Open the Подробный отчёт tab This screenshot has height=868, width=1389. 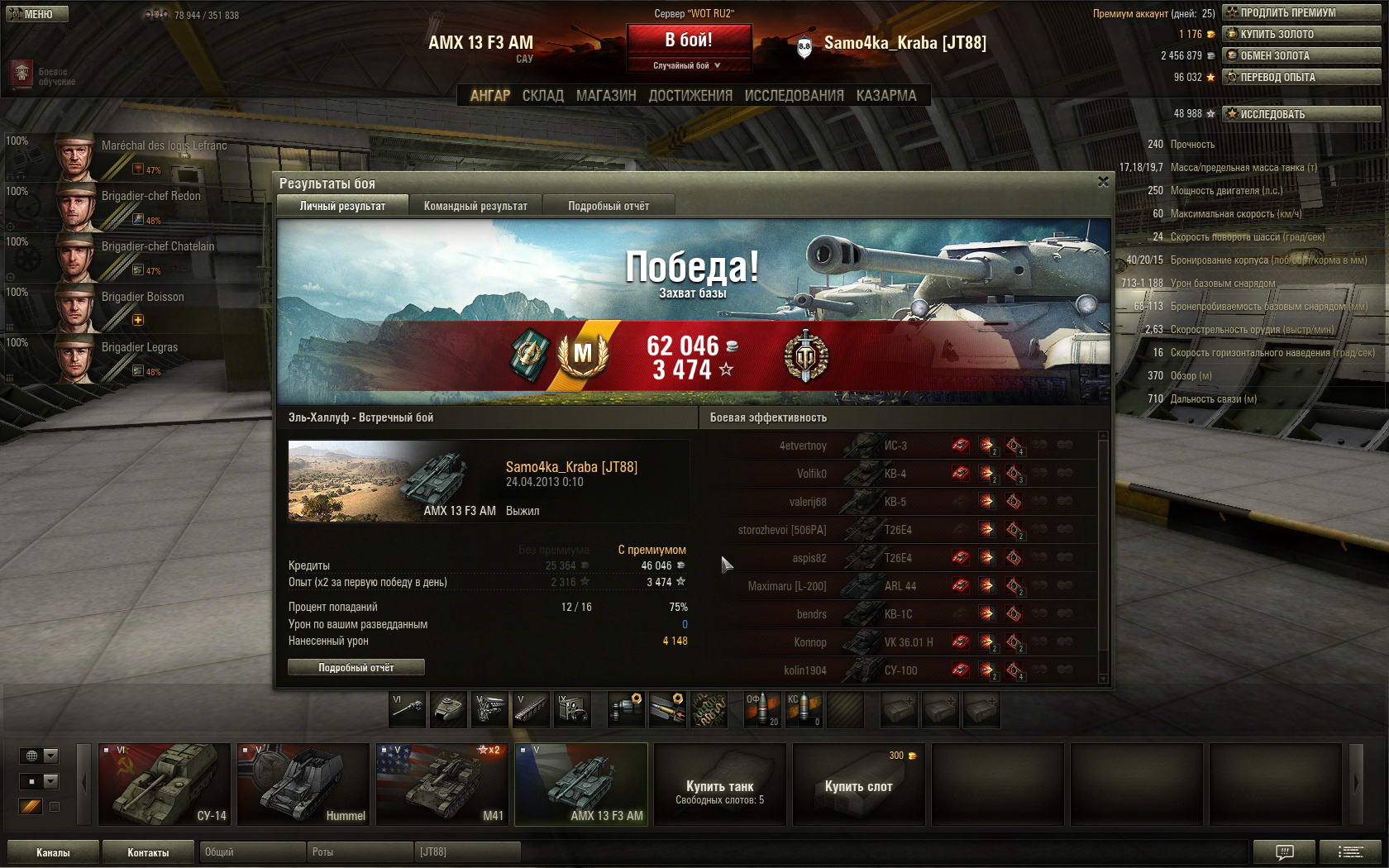tap(609, 206)
